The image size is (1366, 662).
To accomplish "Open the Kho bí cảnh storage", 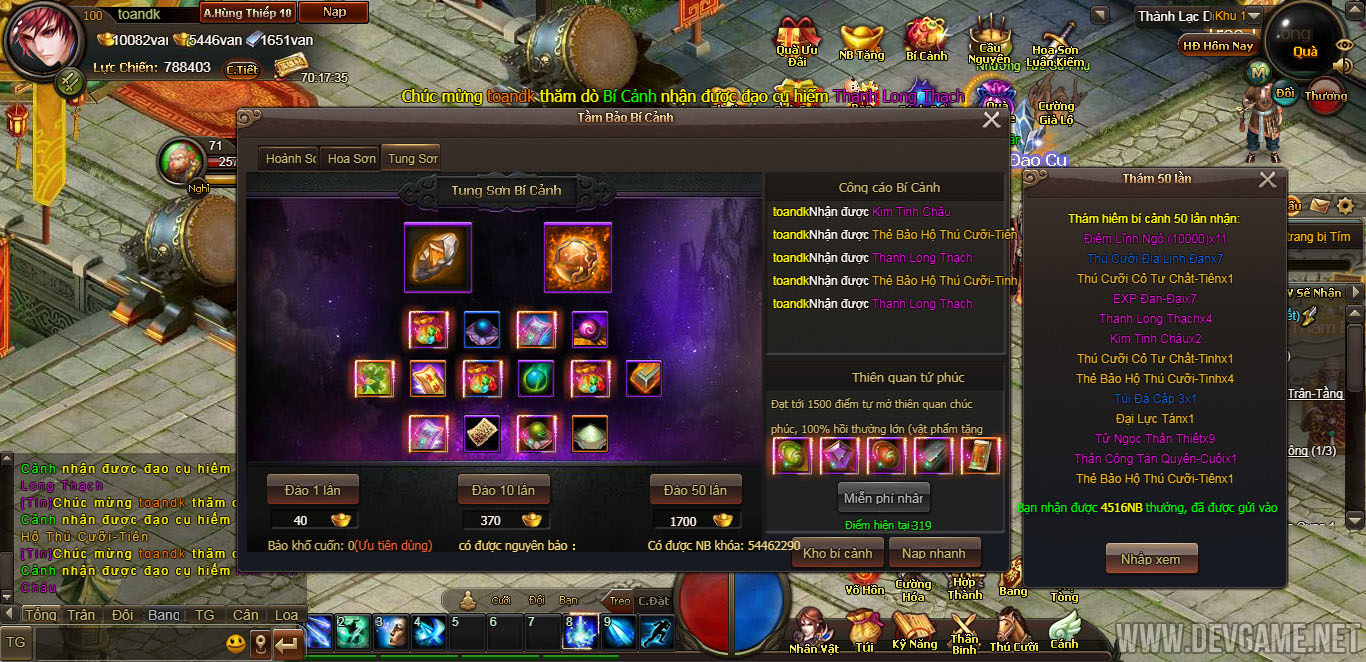I will point(837,553).
